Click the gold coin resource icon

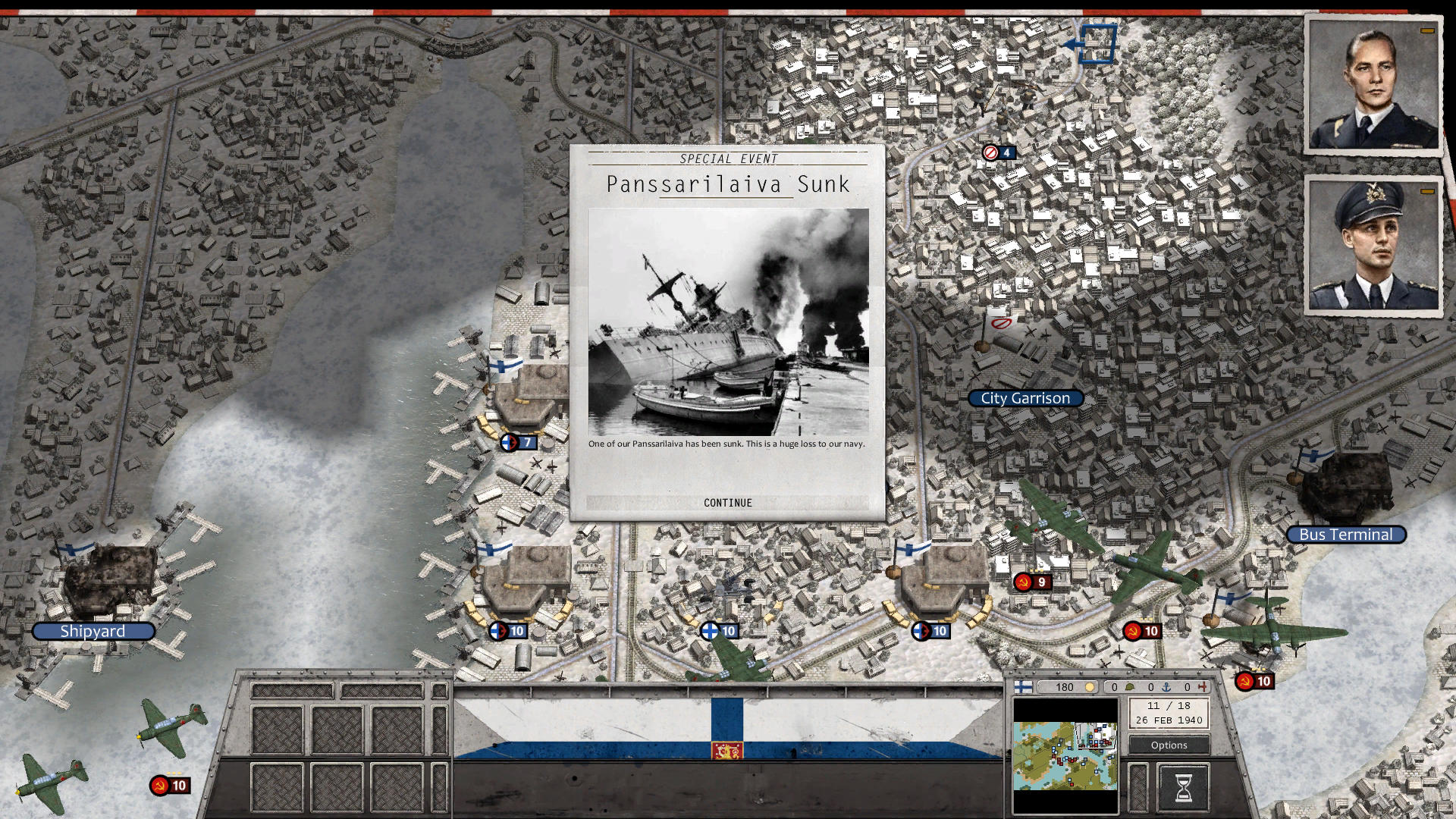point(1090,686)
